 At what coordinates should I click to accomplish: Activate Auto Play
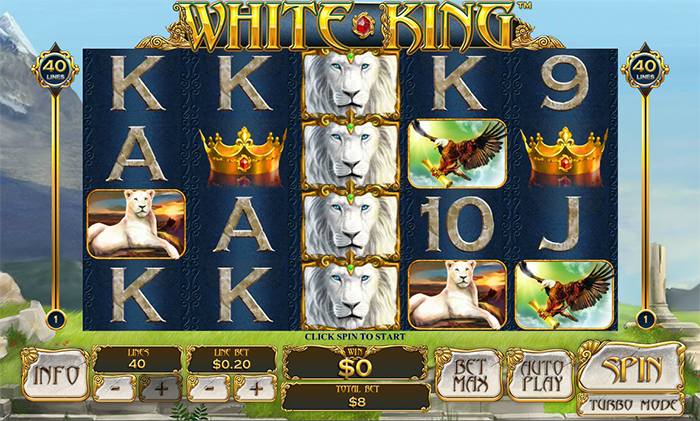[x=540, y=374]
